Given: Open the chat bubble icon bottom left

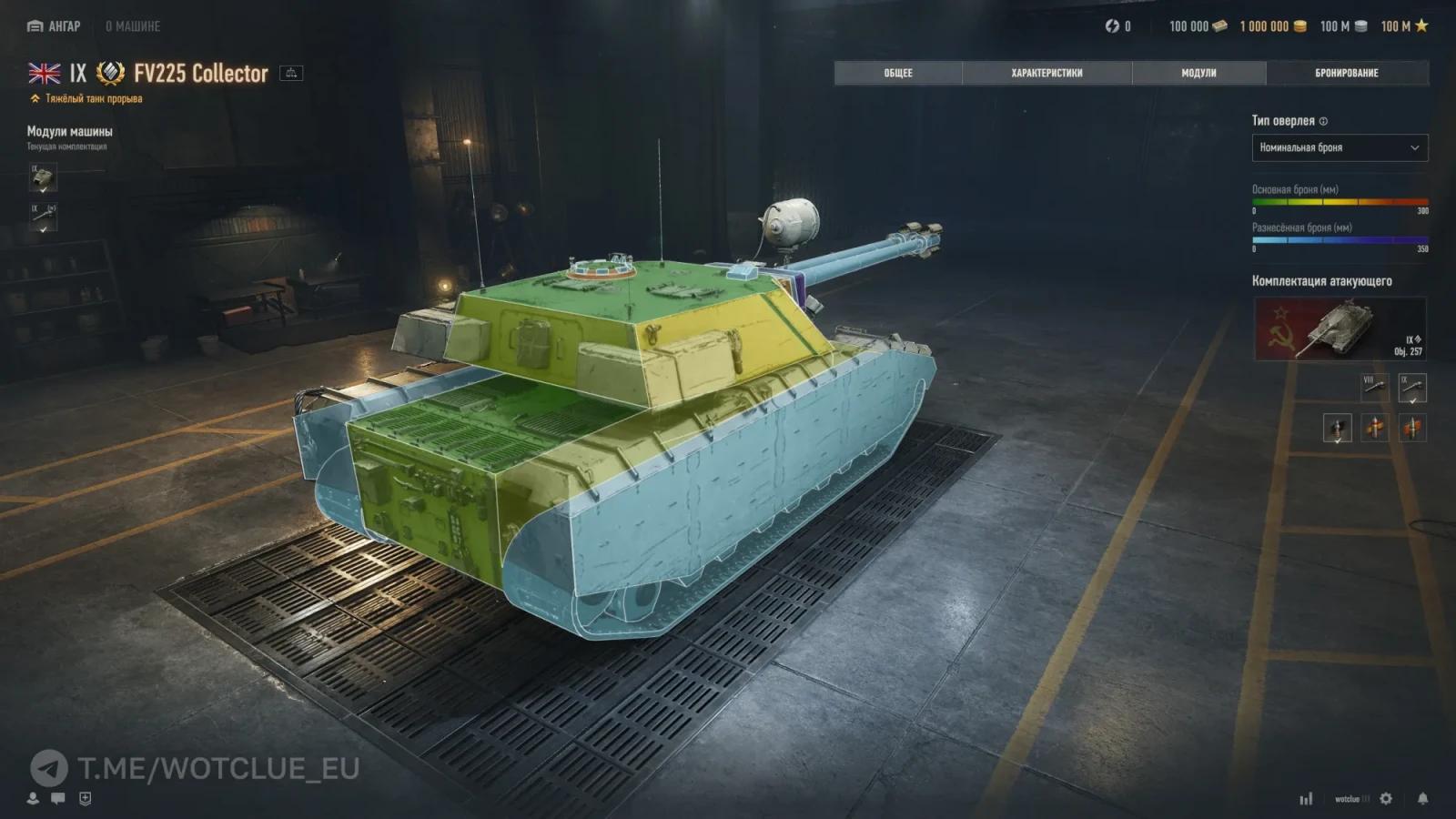Looking at the screenshot, I should (57, 798).
